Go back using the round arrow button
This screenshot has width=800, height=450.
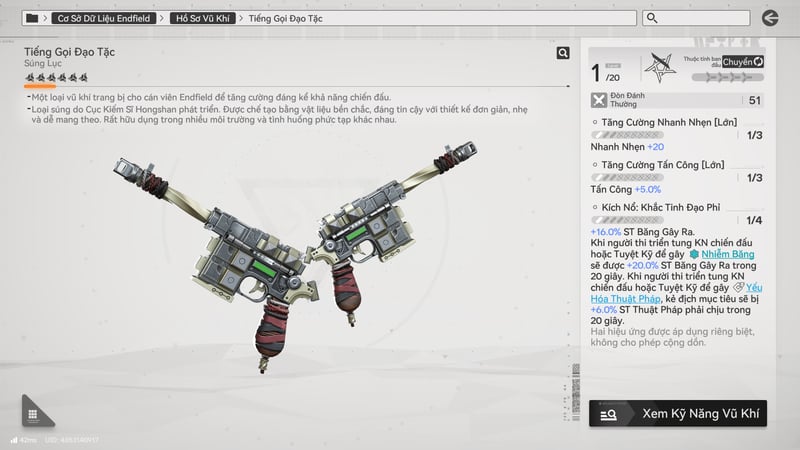click(770, 18)
